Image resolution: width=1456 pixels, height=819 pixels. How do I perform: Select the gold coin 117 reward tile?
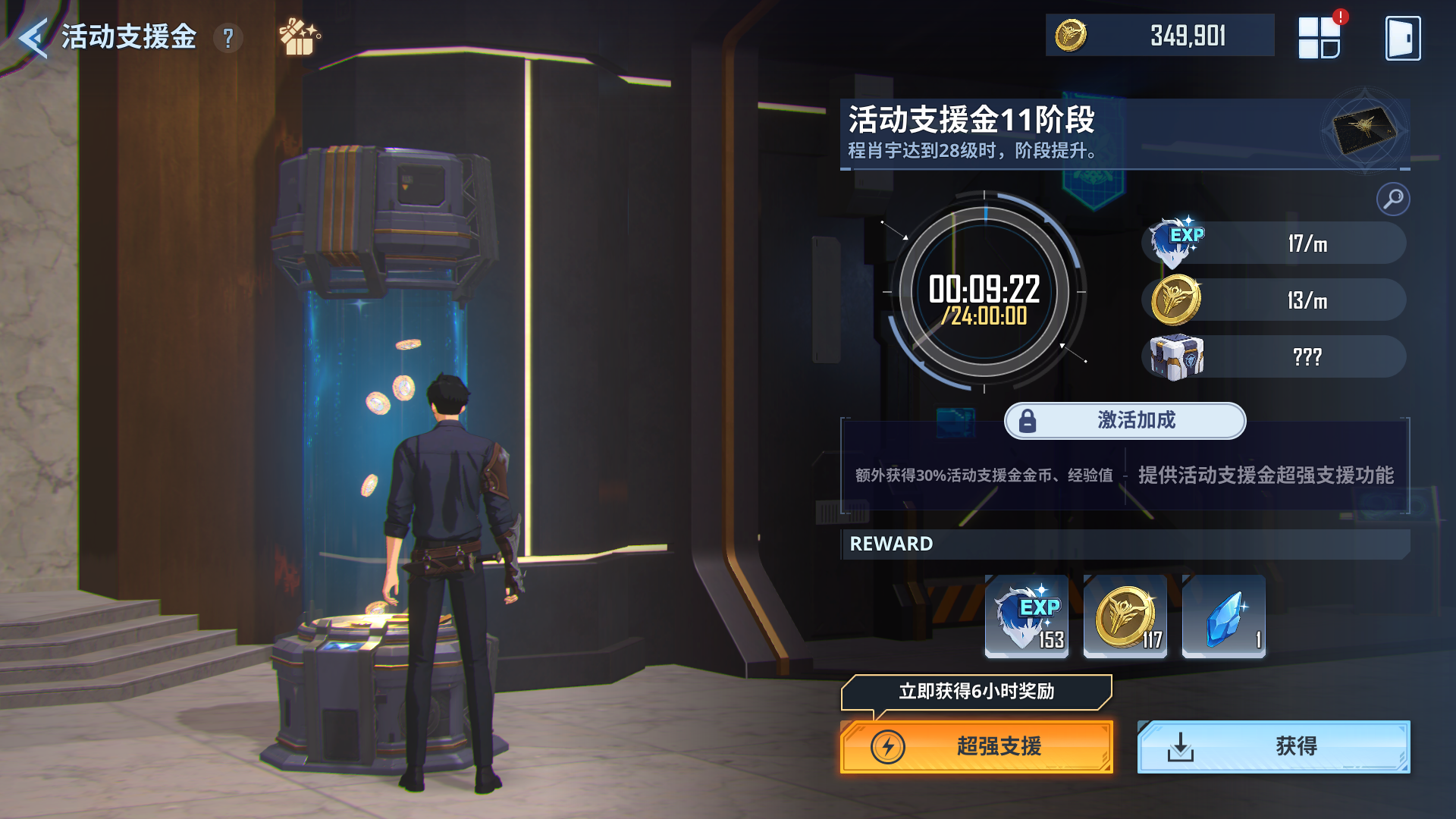[x=1125, y=616]
